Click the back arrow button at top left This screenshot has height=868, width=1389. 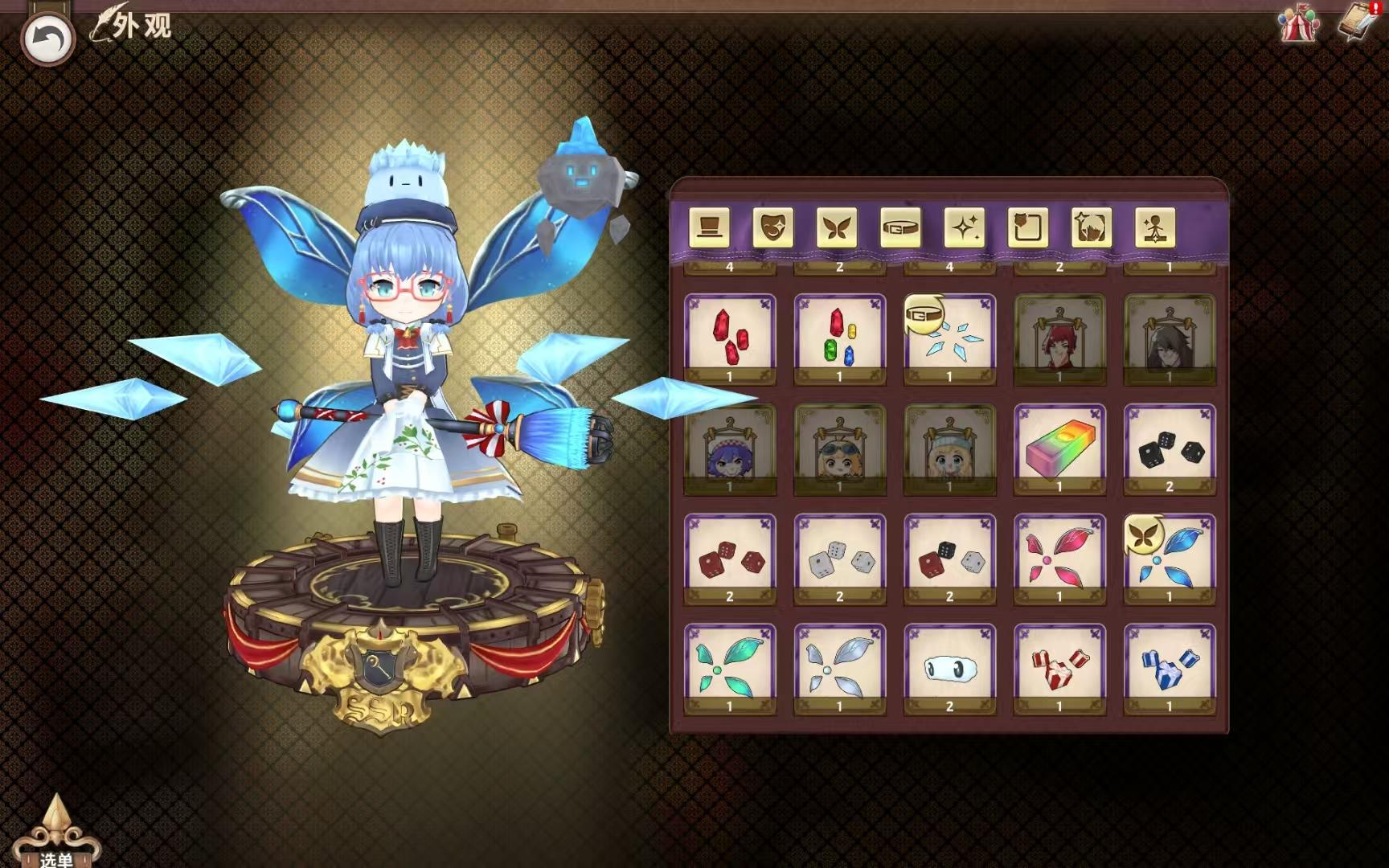point(48,35)
